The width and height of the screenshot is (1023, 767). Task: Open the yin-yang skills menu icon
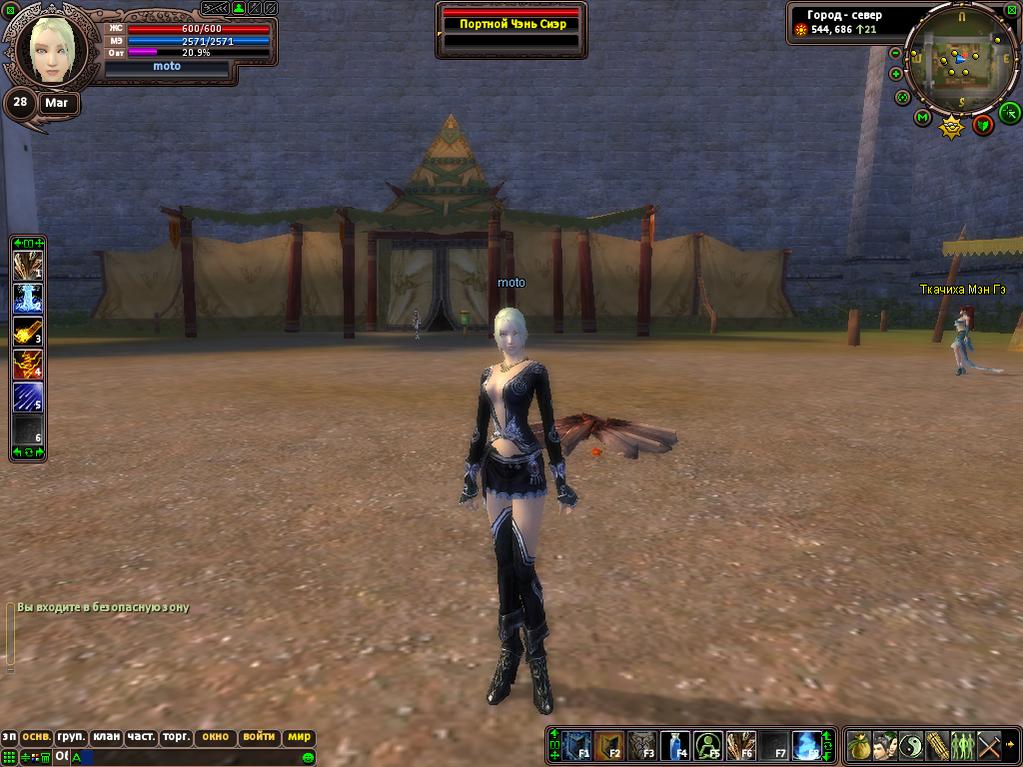(x=911, y=746)
